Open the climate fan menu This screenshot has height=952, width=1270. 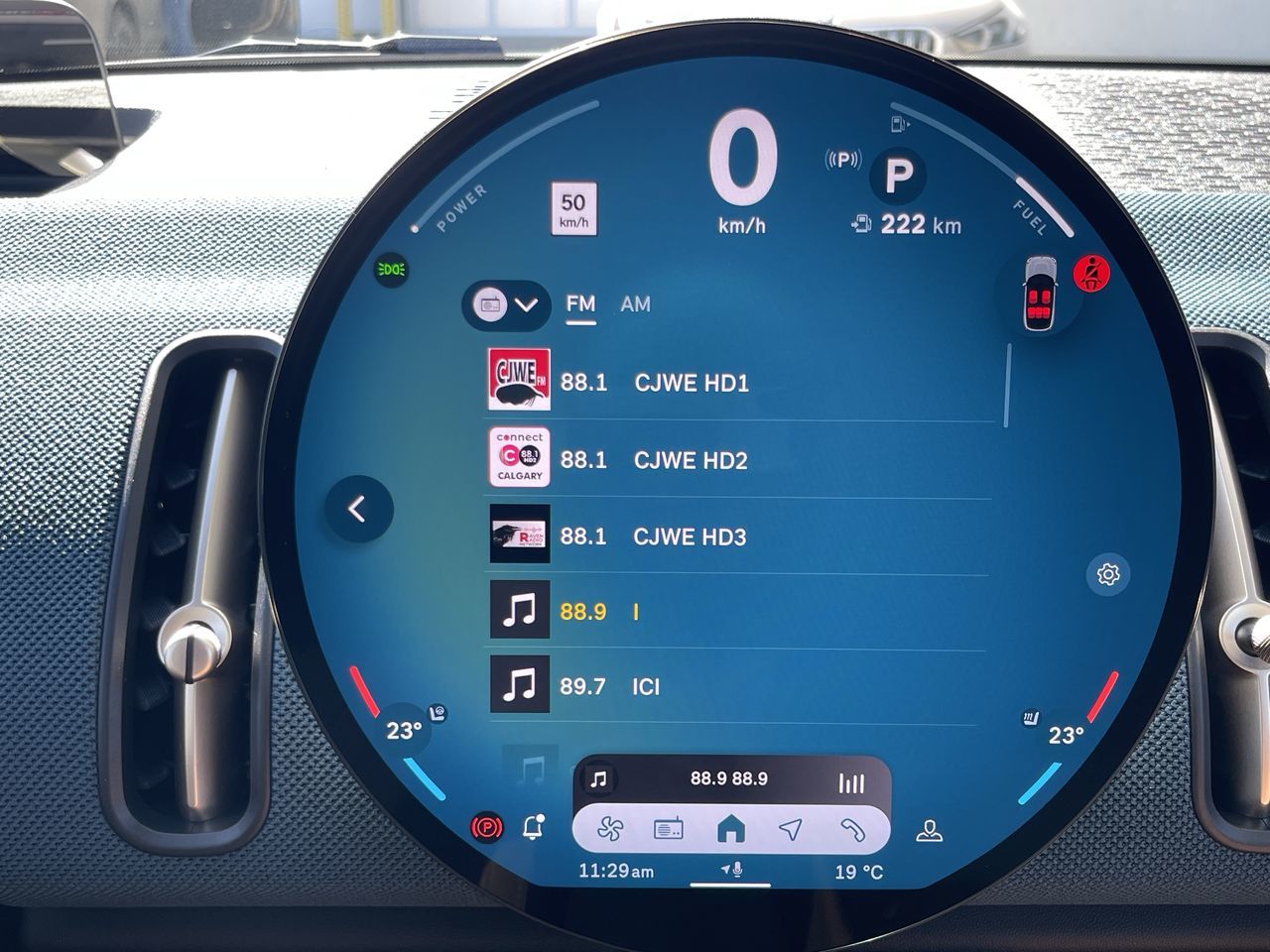click(x=610, y=829)
